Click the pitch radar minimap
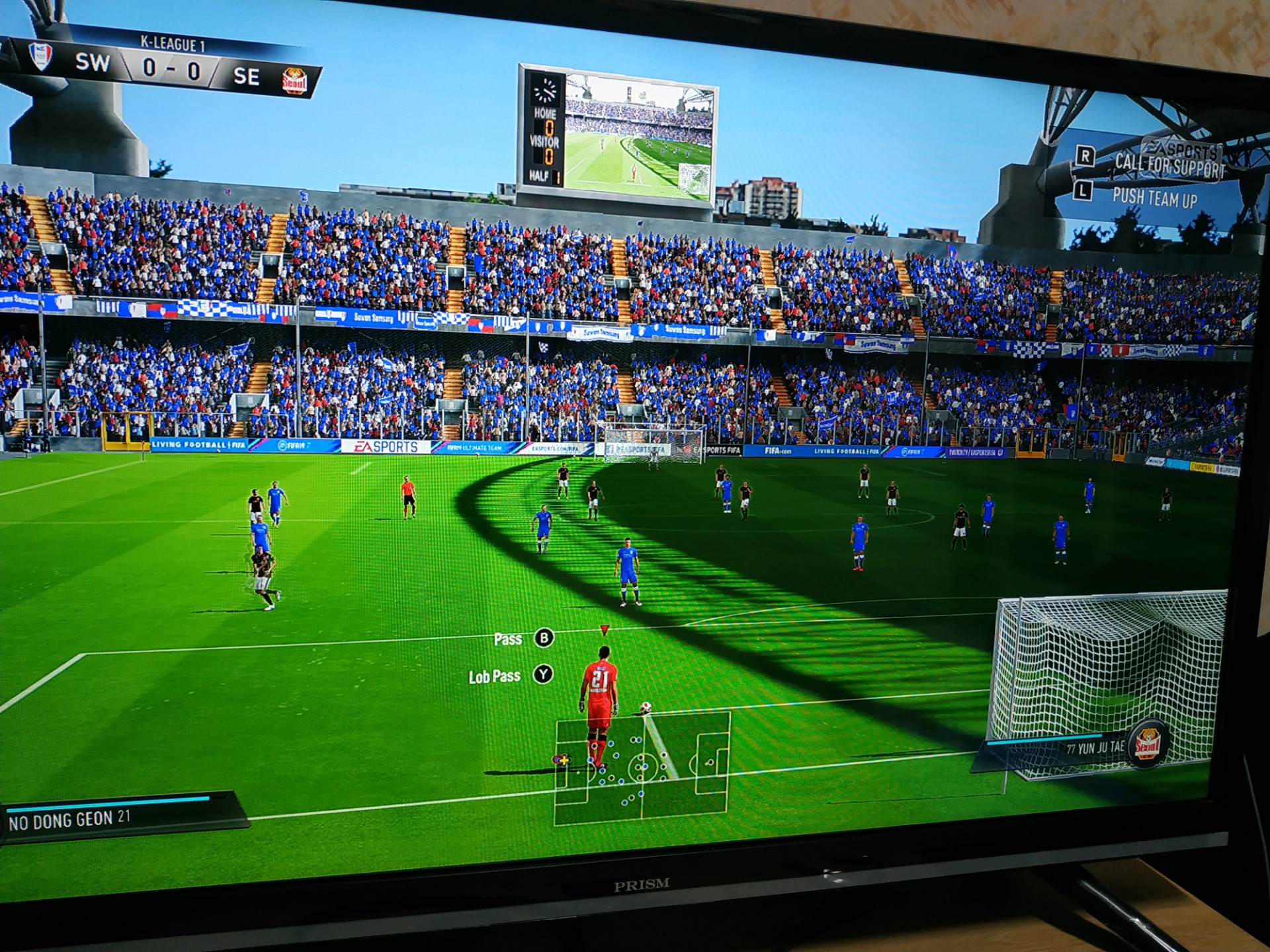The image size is (1270, 952). tap(642, 768)
